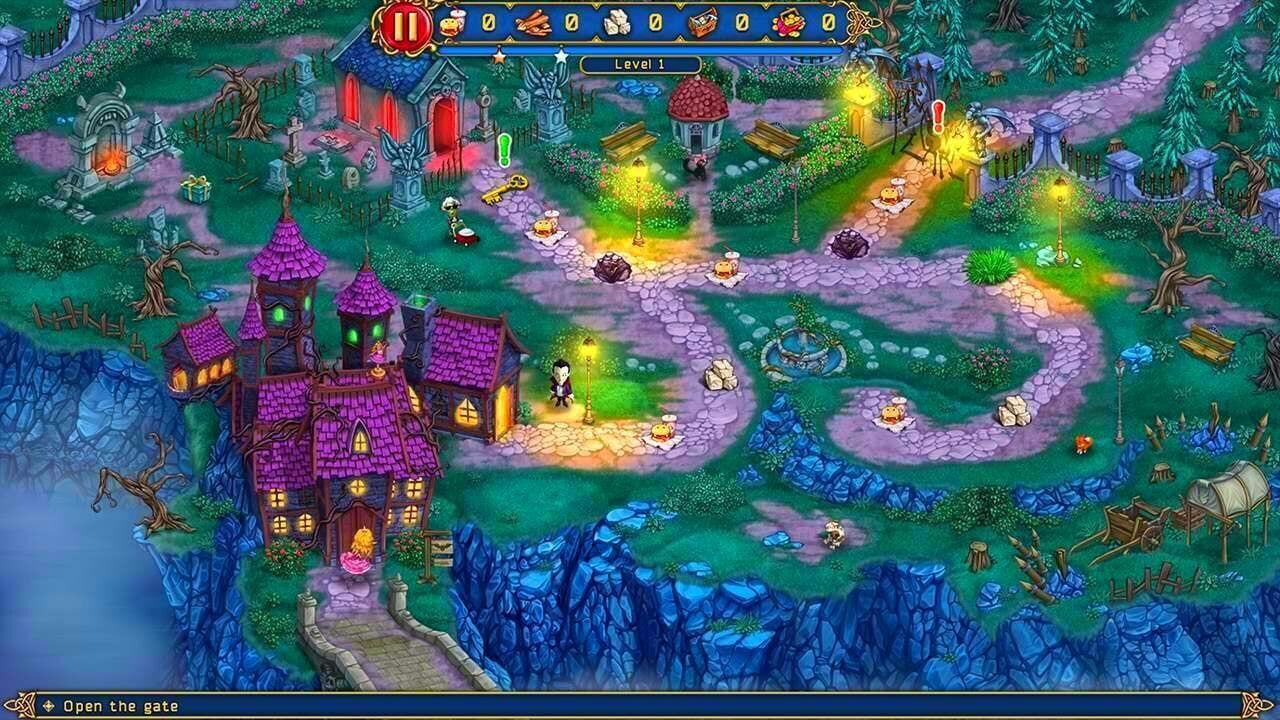Click the glowing golden key pickup
The image size is (1280, 720).
tap(506, 188)
